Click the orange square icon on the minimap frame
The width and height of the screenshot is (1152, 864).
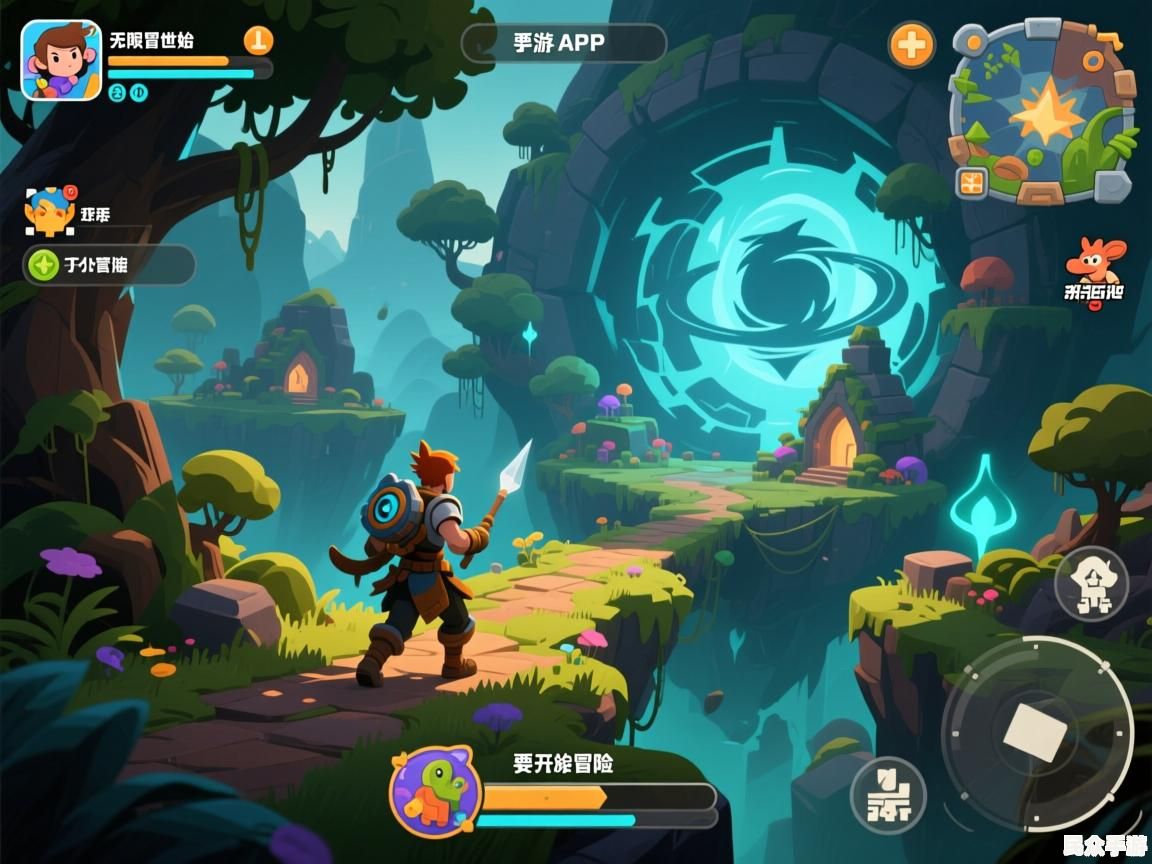pos(971,182)
